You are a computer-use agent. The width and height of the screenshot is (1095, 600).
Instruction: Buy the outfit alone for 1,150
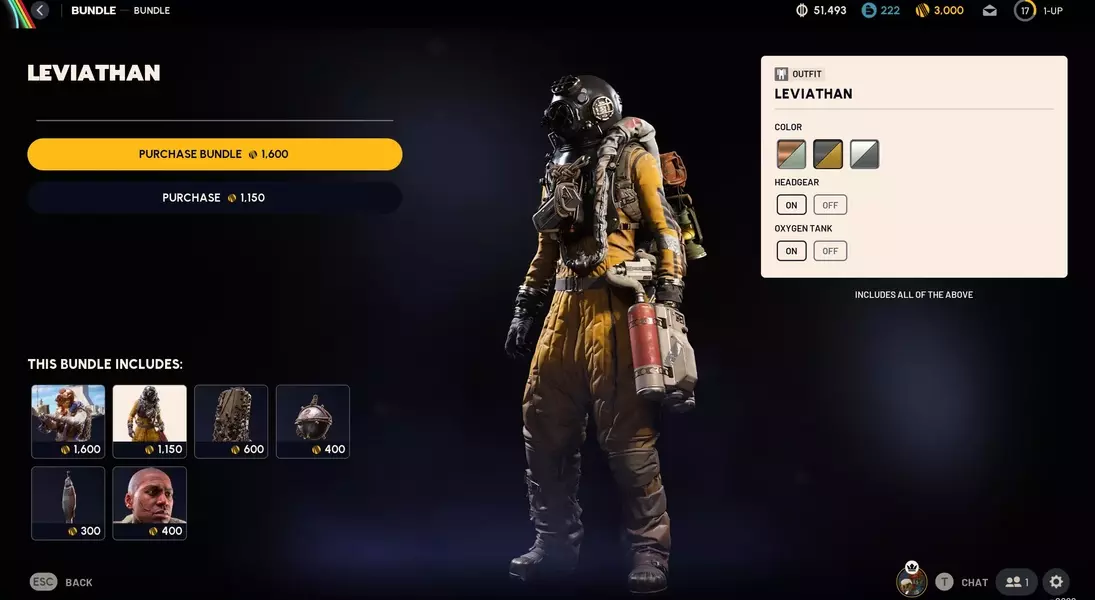(214, 198)
